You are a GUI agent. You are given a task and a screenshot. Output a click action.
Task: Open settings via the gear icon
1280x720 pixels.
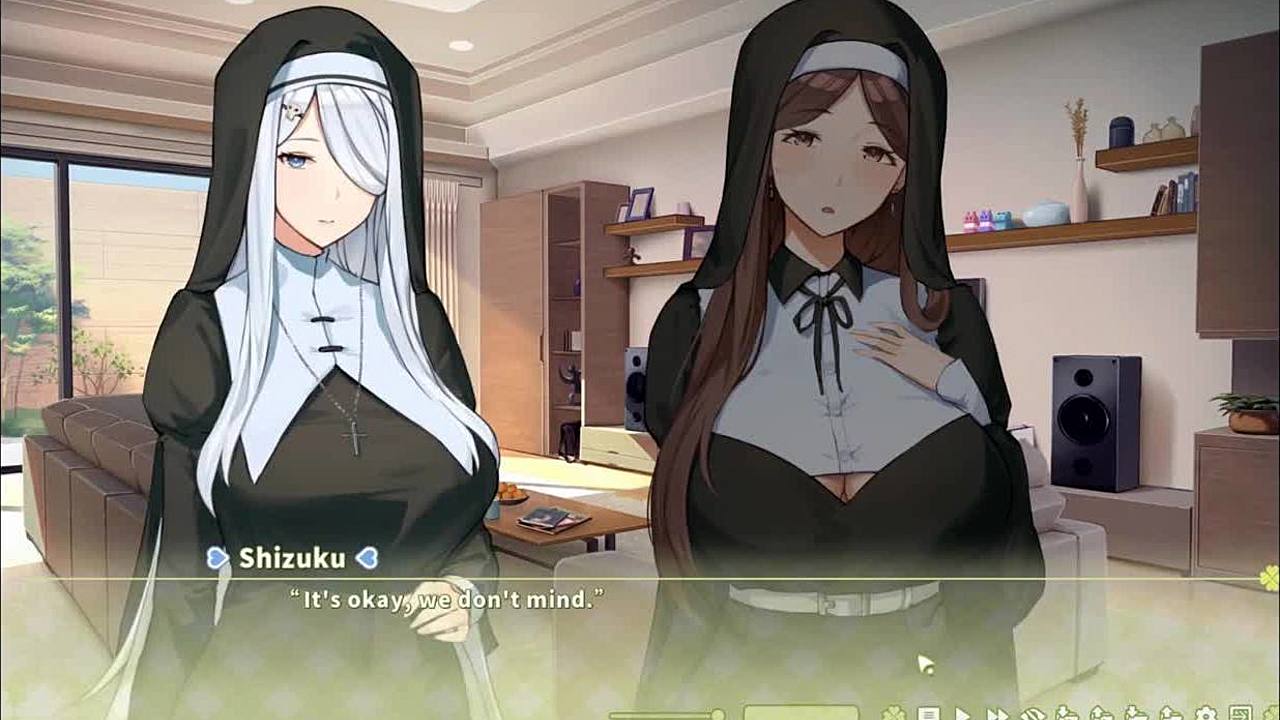point(1205,714)
